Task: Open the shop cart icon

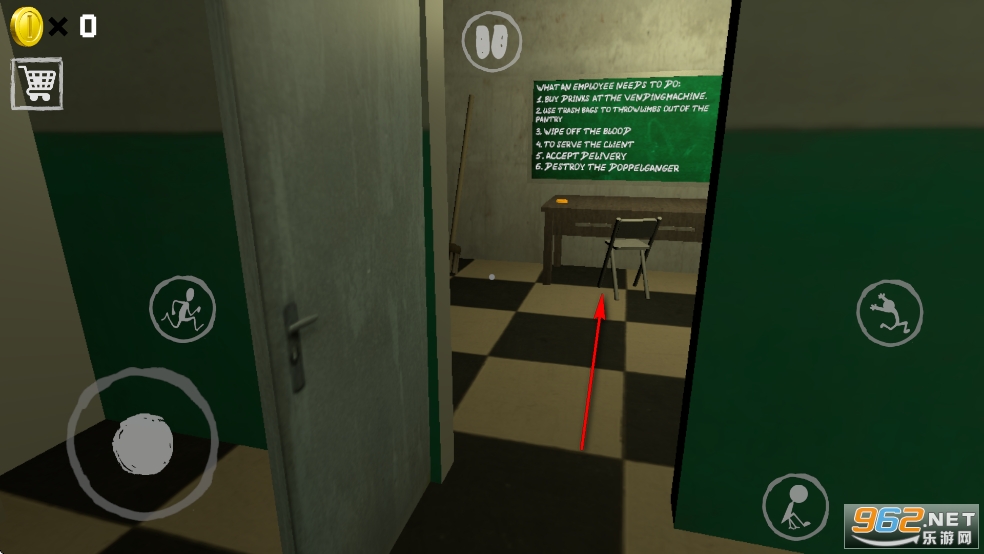Action: (37, 83)
